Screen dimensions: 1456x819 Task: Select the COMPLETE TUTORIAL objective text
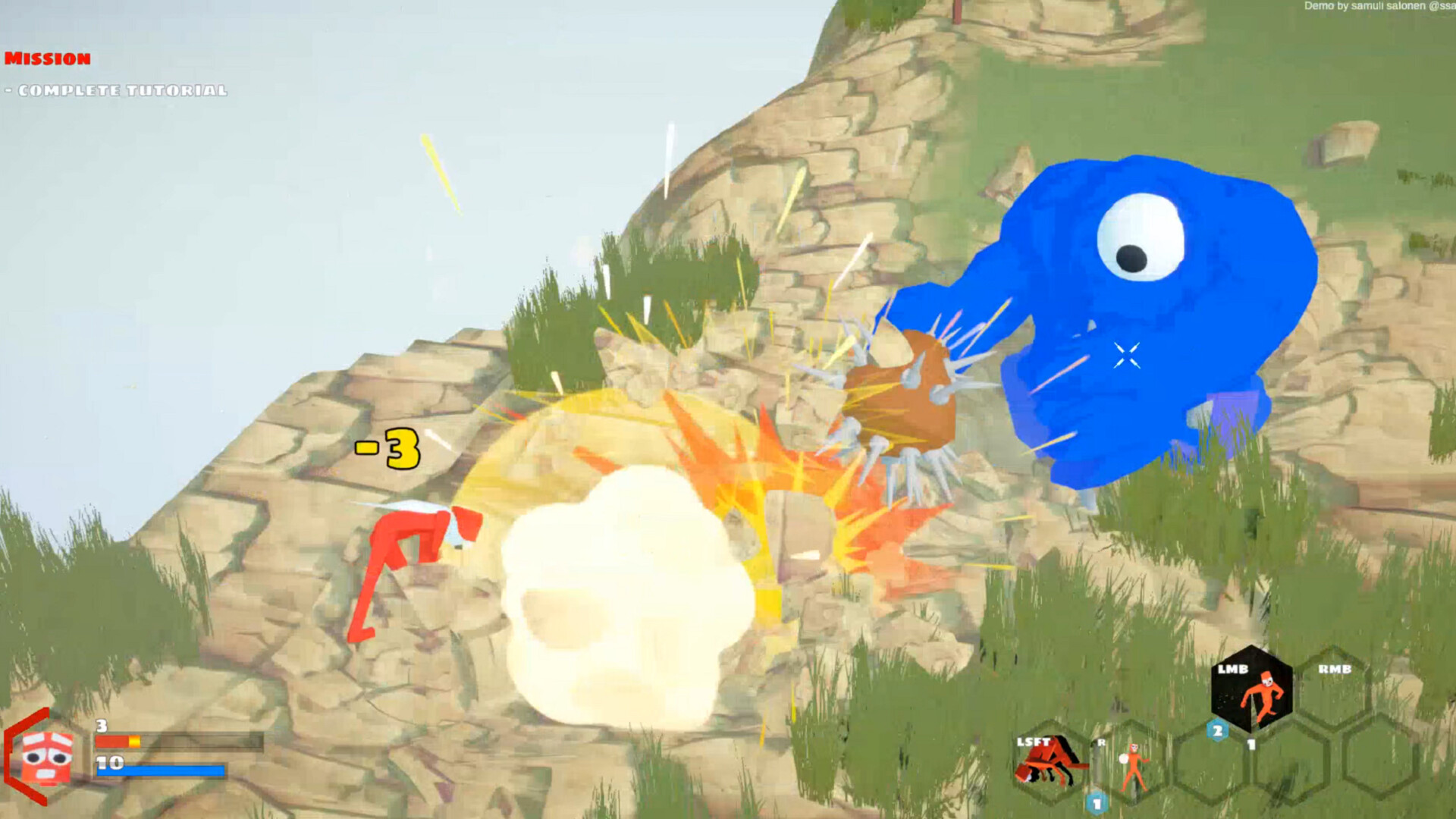coord(114,91)
